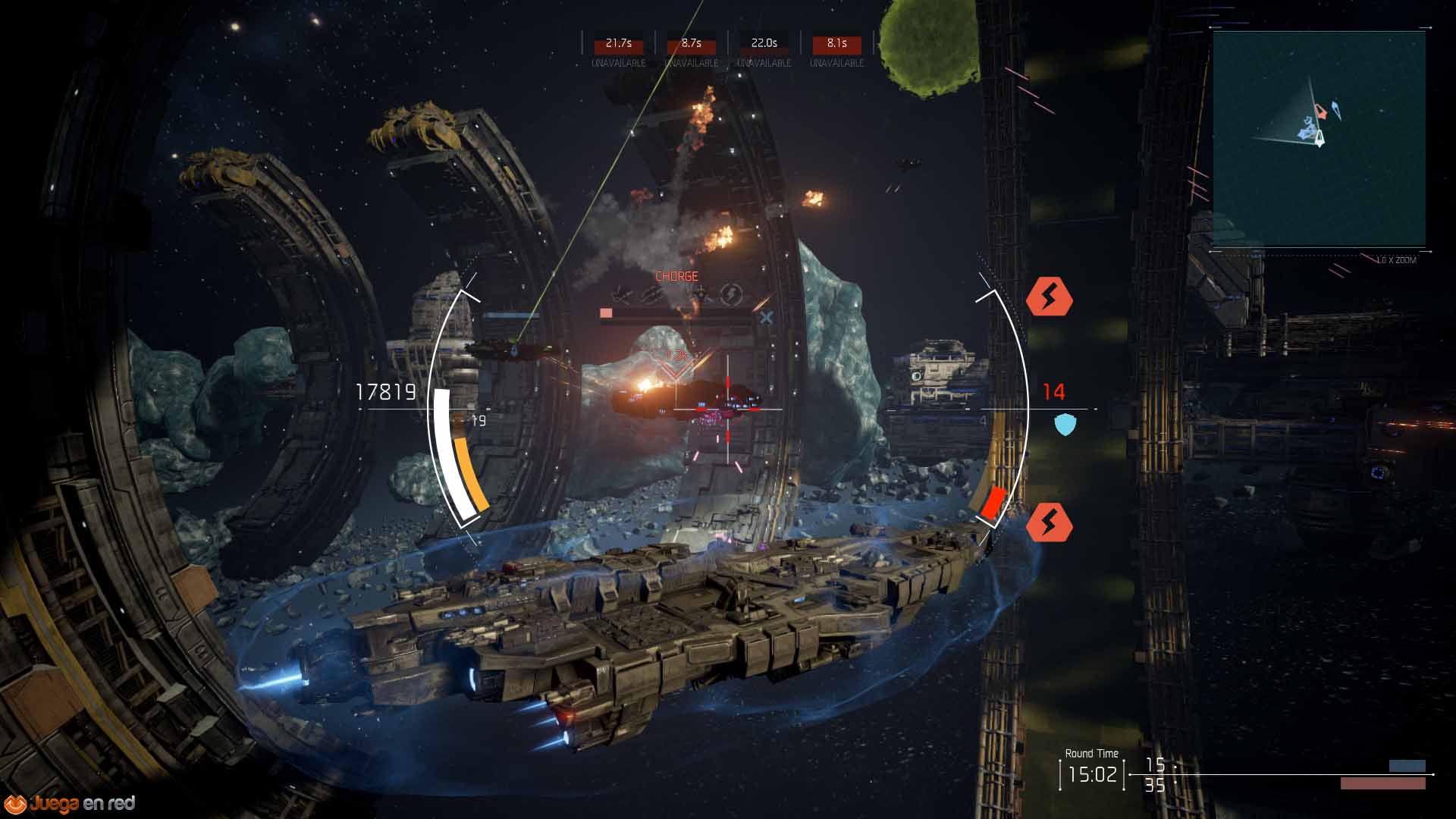Click the circled lightning icon under CHARGE
The height and width of the screenshot is (819, 1456).
731,294
